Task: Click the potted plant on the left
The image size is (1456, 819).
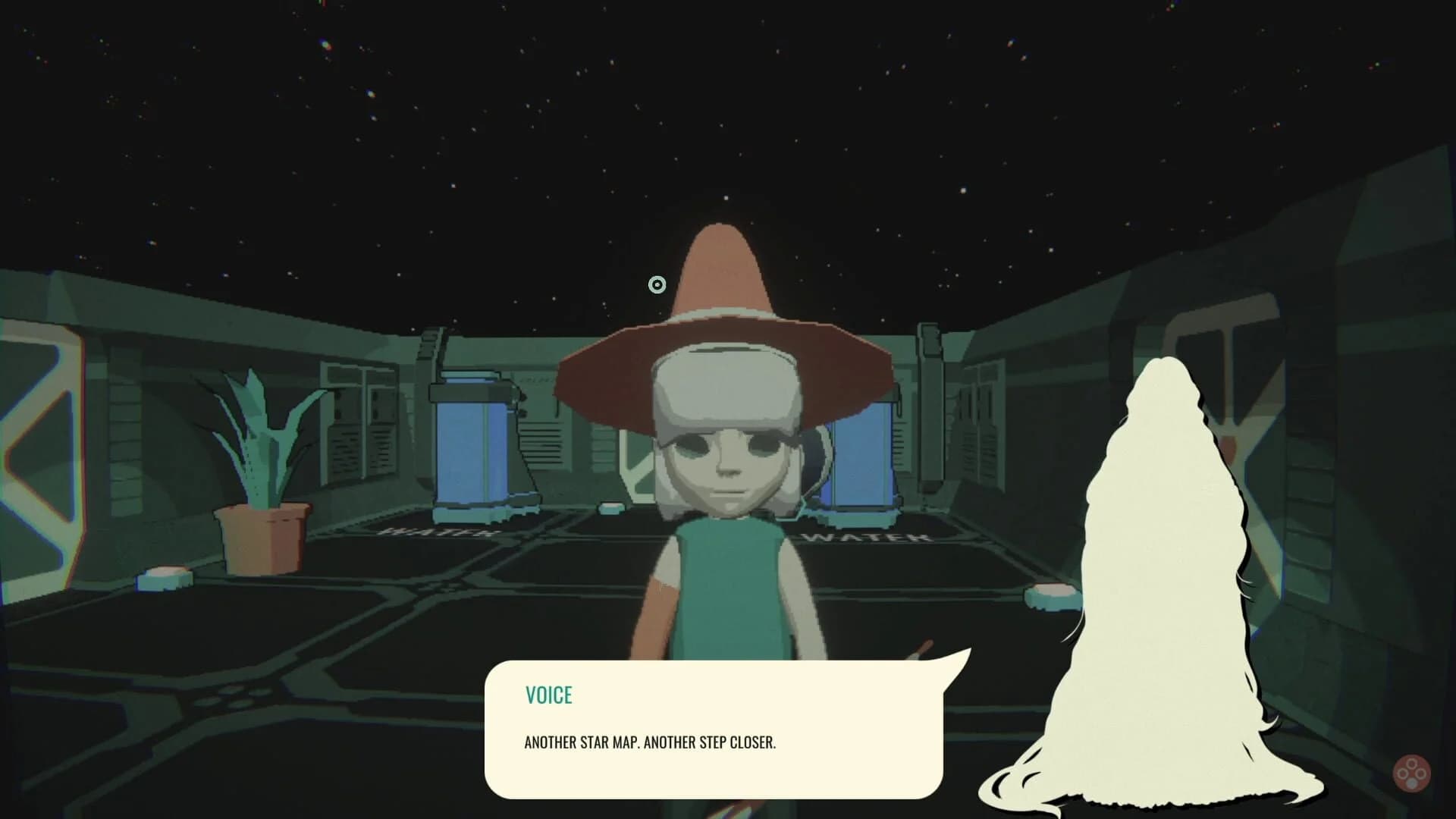Action: click(x=262, y=470)
